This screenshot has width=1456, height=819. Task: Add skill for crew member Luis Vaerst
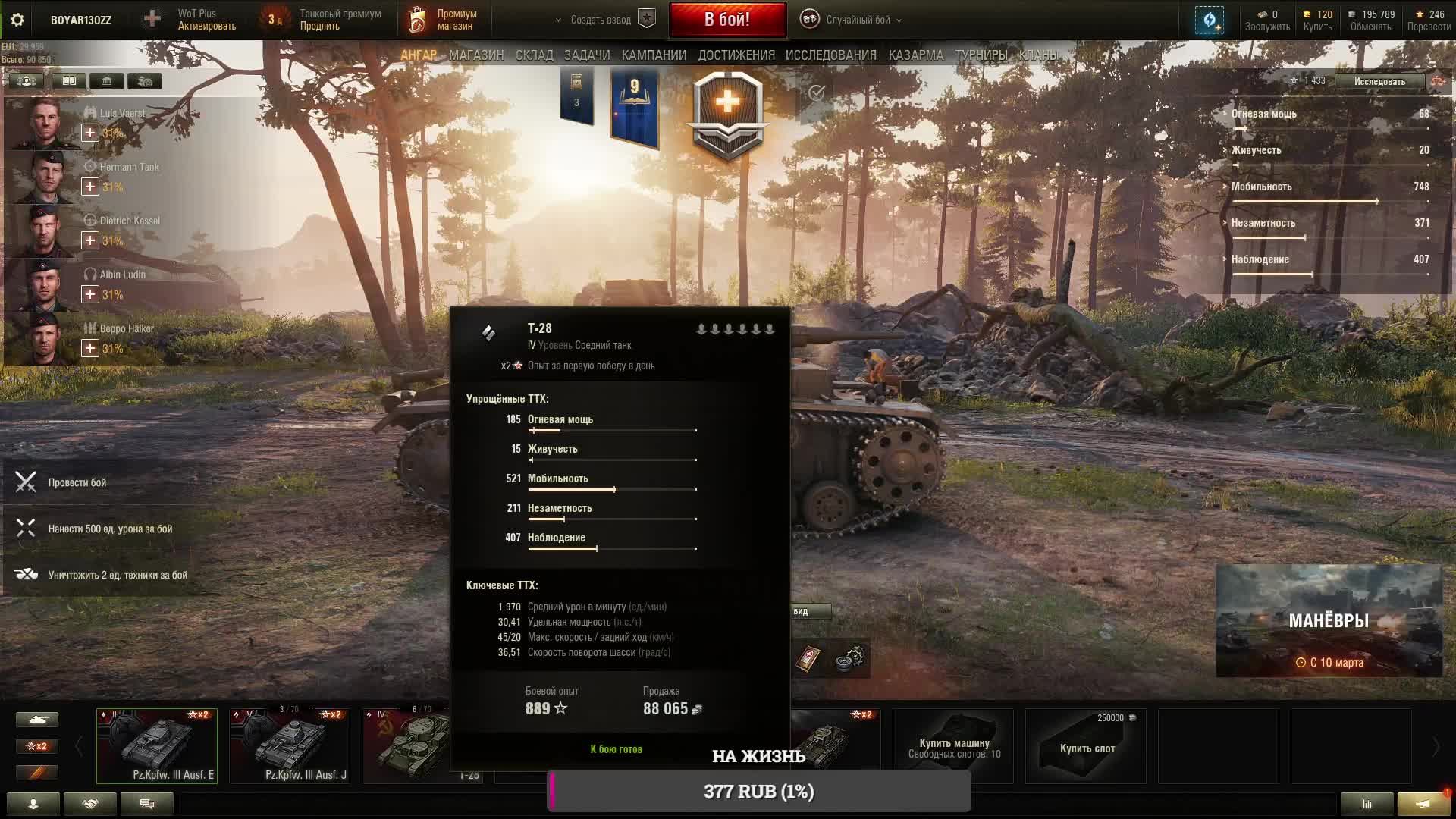click(x=89, y=133)
